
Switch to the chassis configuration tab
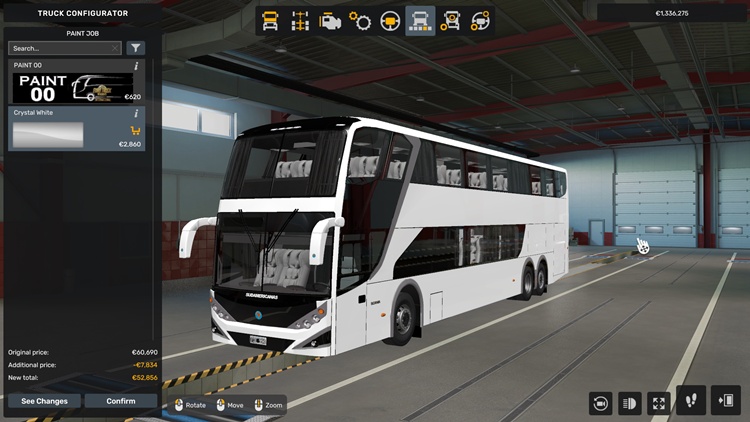click(x=299, y=20)
